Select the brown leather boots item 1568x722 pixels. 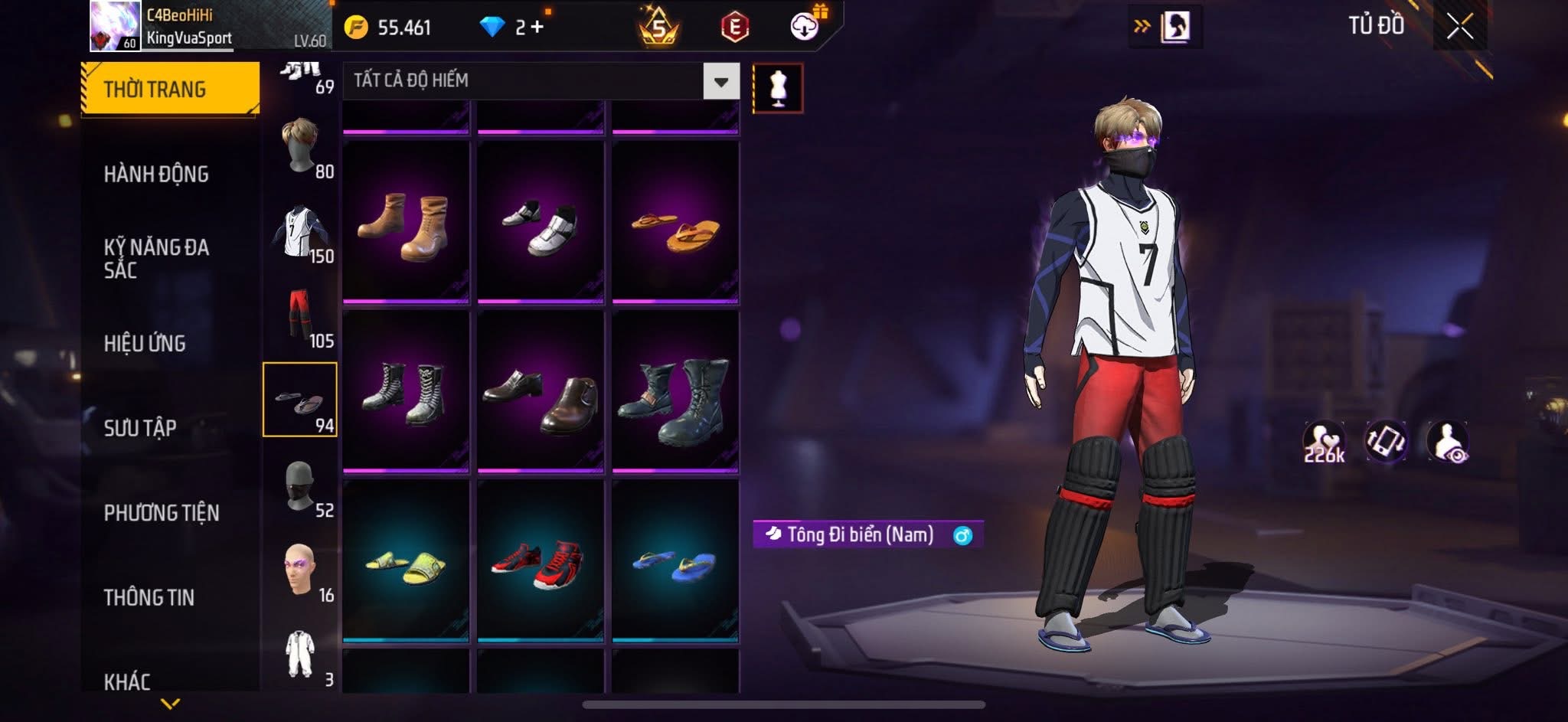[405, 224]
